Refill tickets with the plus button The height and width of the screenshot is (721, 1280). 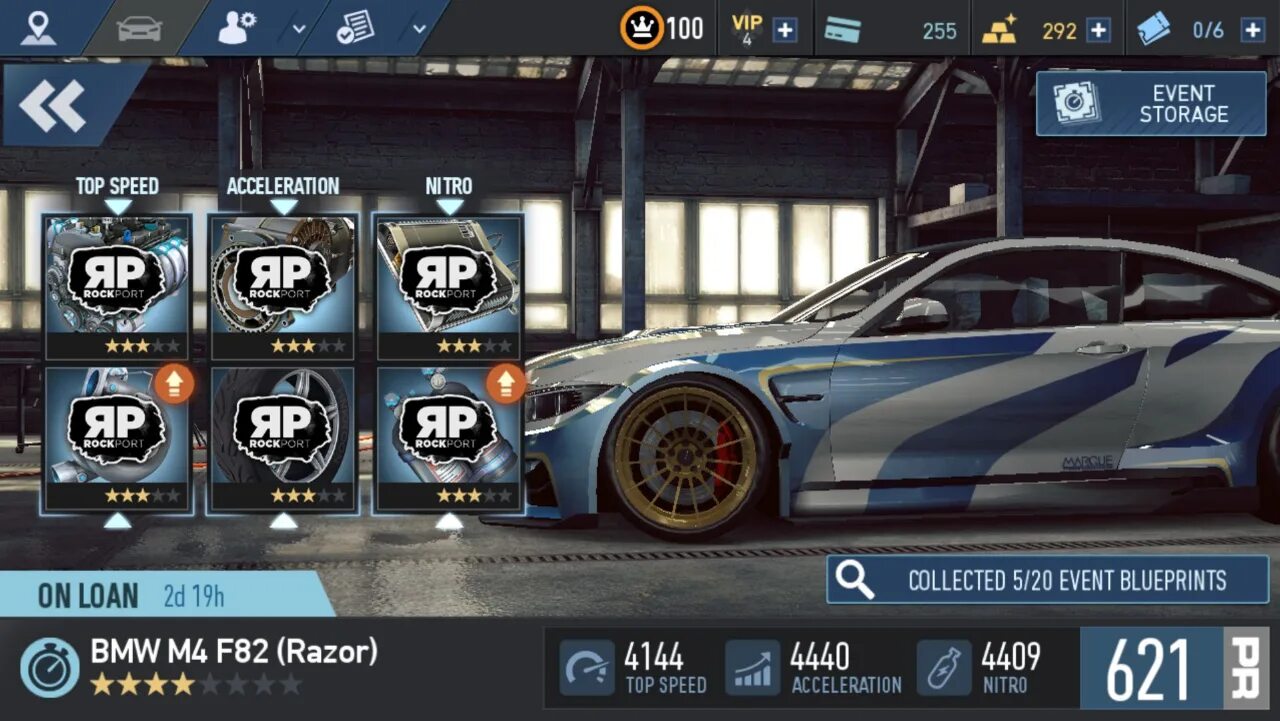coord(1252,30)
